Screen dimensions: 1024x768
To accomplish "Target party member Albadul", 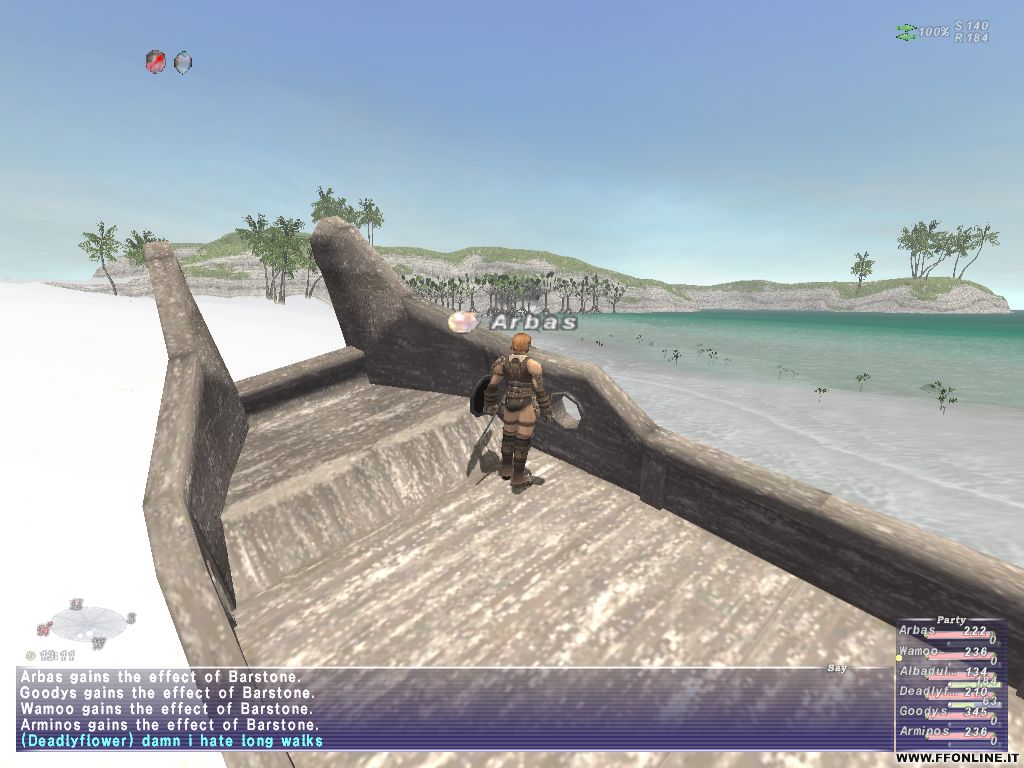I will [x=921, y=671].
